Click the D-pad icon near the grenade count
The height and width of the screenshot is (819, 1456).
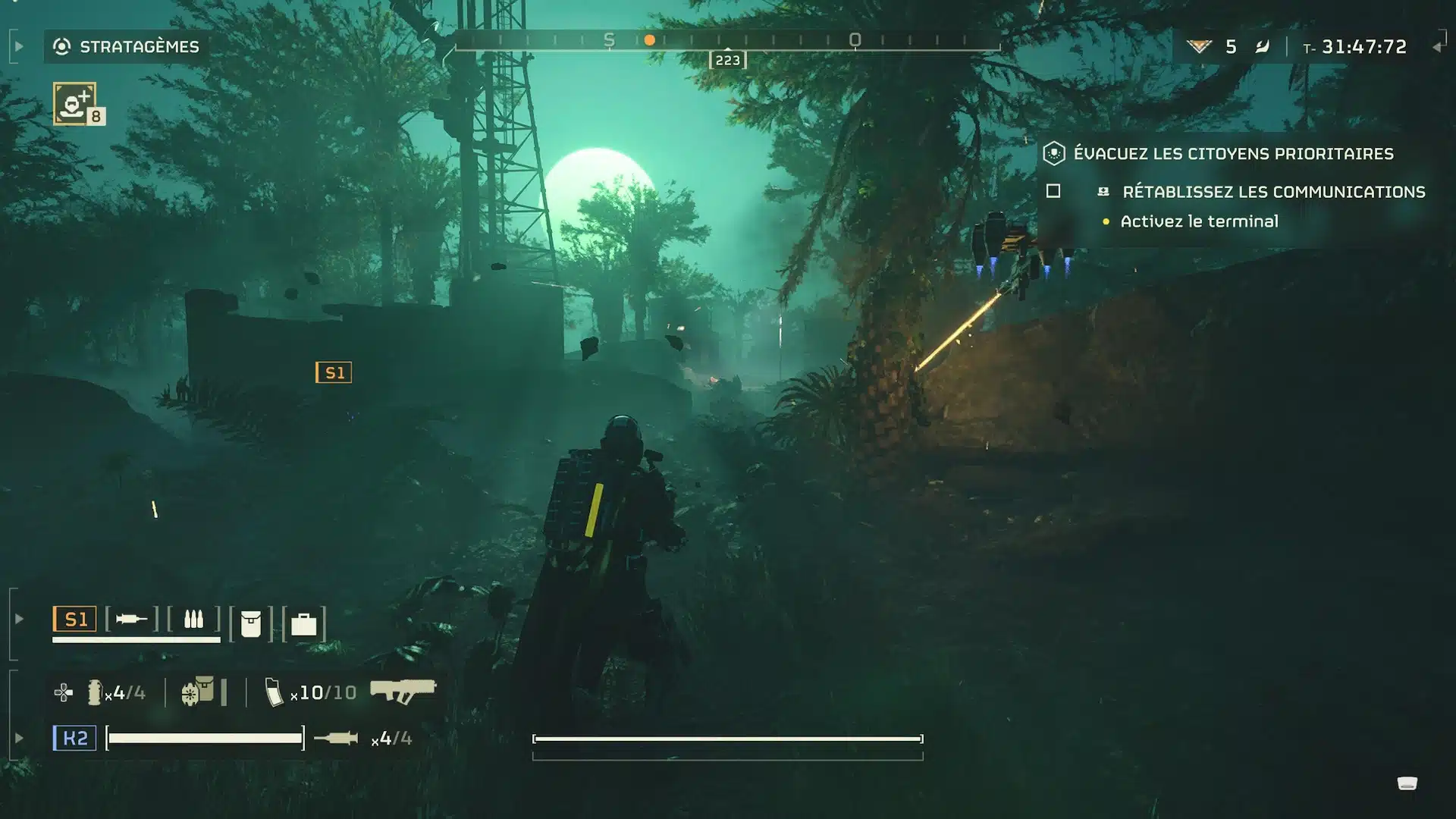pos(63,692)
